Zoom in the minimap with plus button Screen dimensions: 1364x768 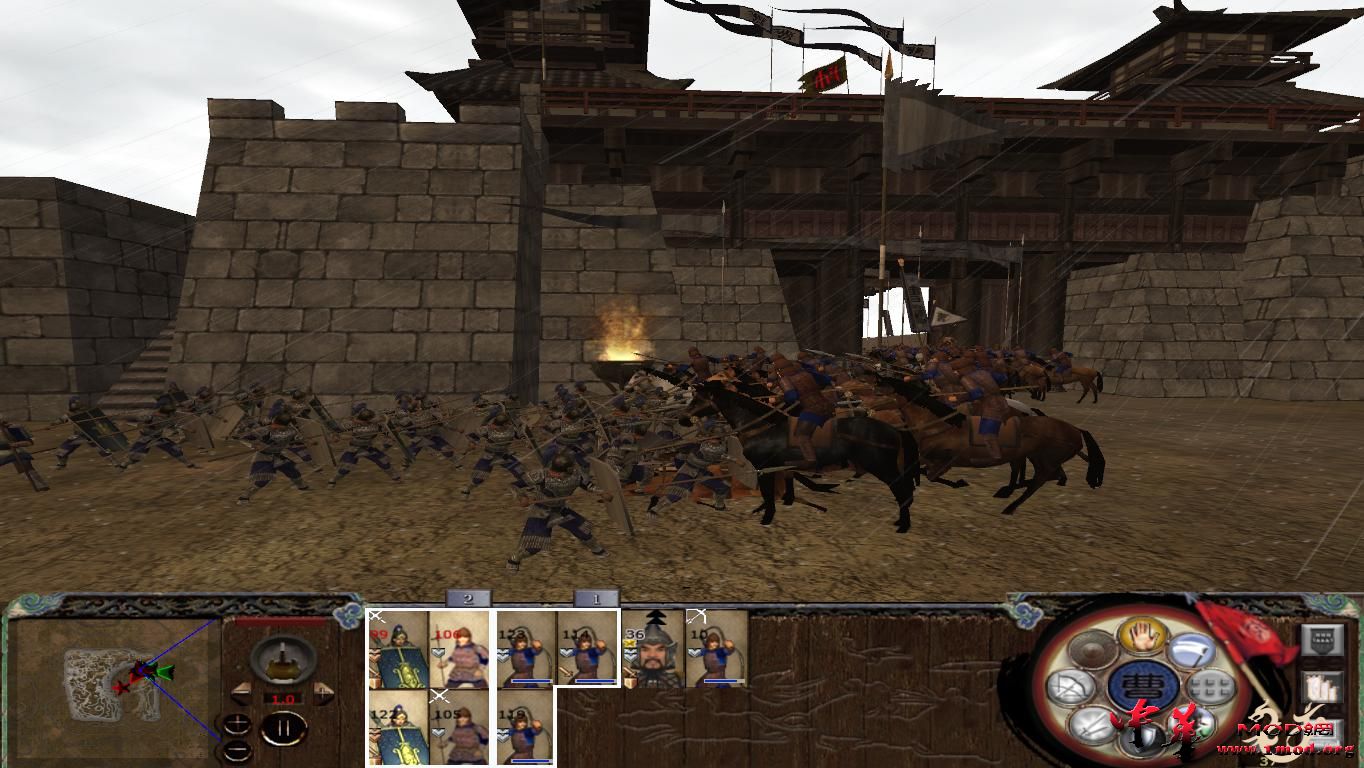(238, 722)
